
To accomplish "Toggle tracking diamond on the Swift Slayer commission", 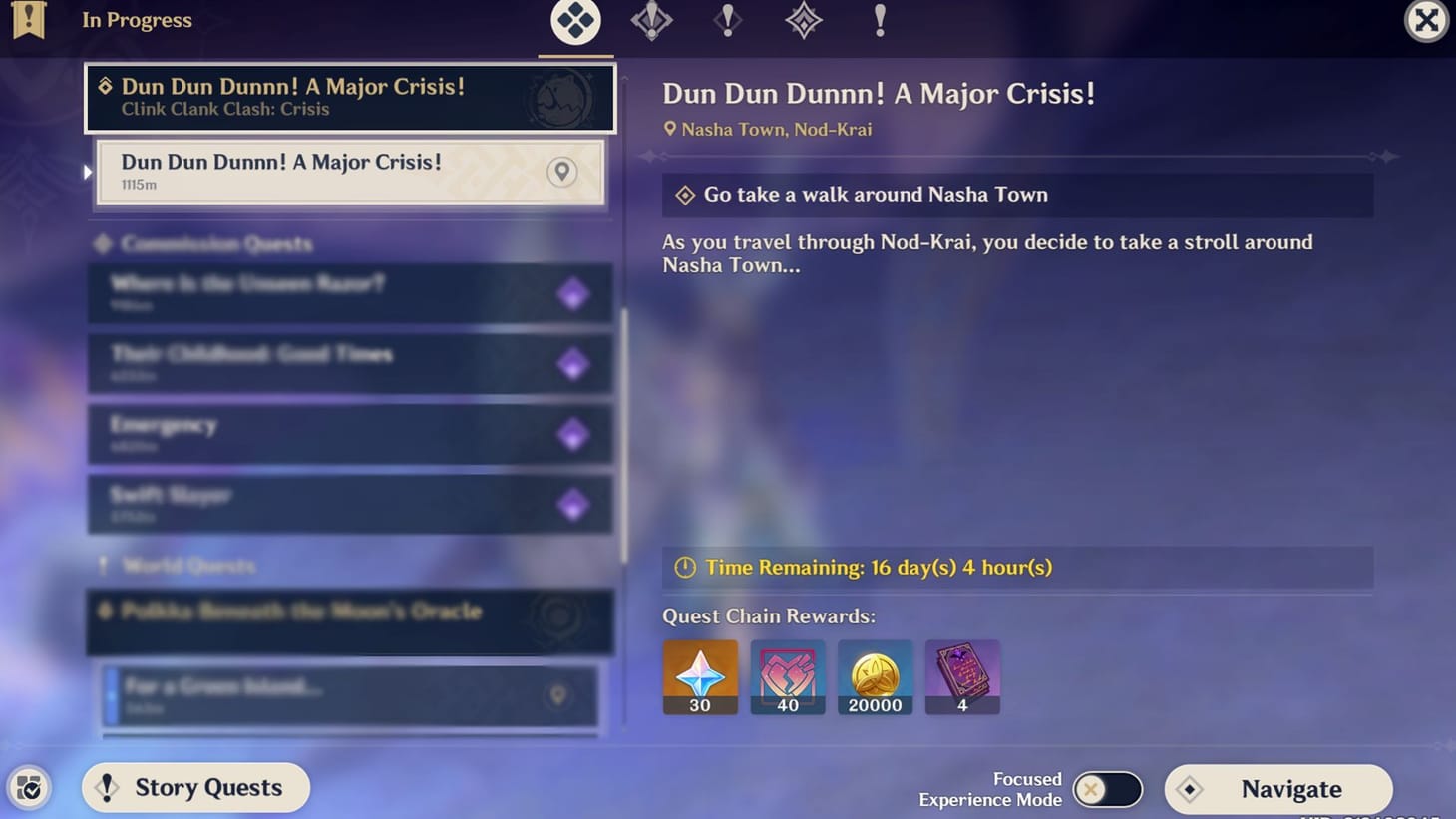I will tap(573, 505).
